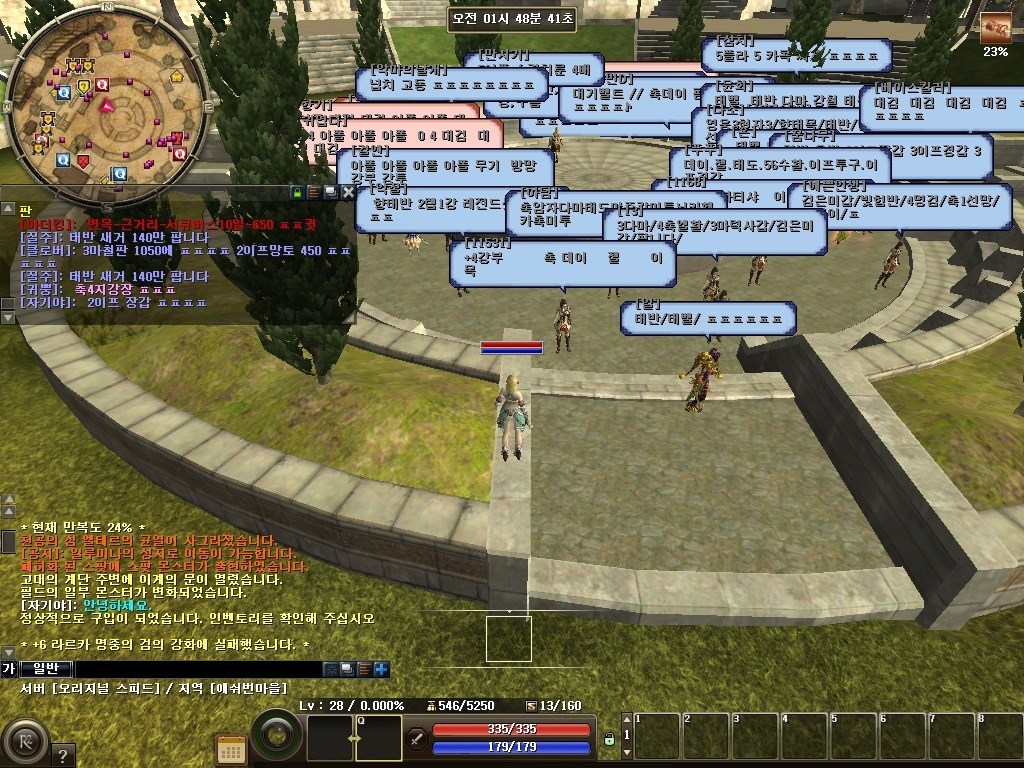Toggle the green lock on chat window
This screenshot has height=768, width=1024.
pos(297,191)
